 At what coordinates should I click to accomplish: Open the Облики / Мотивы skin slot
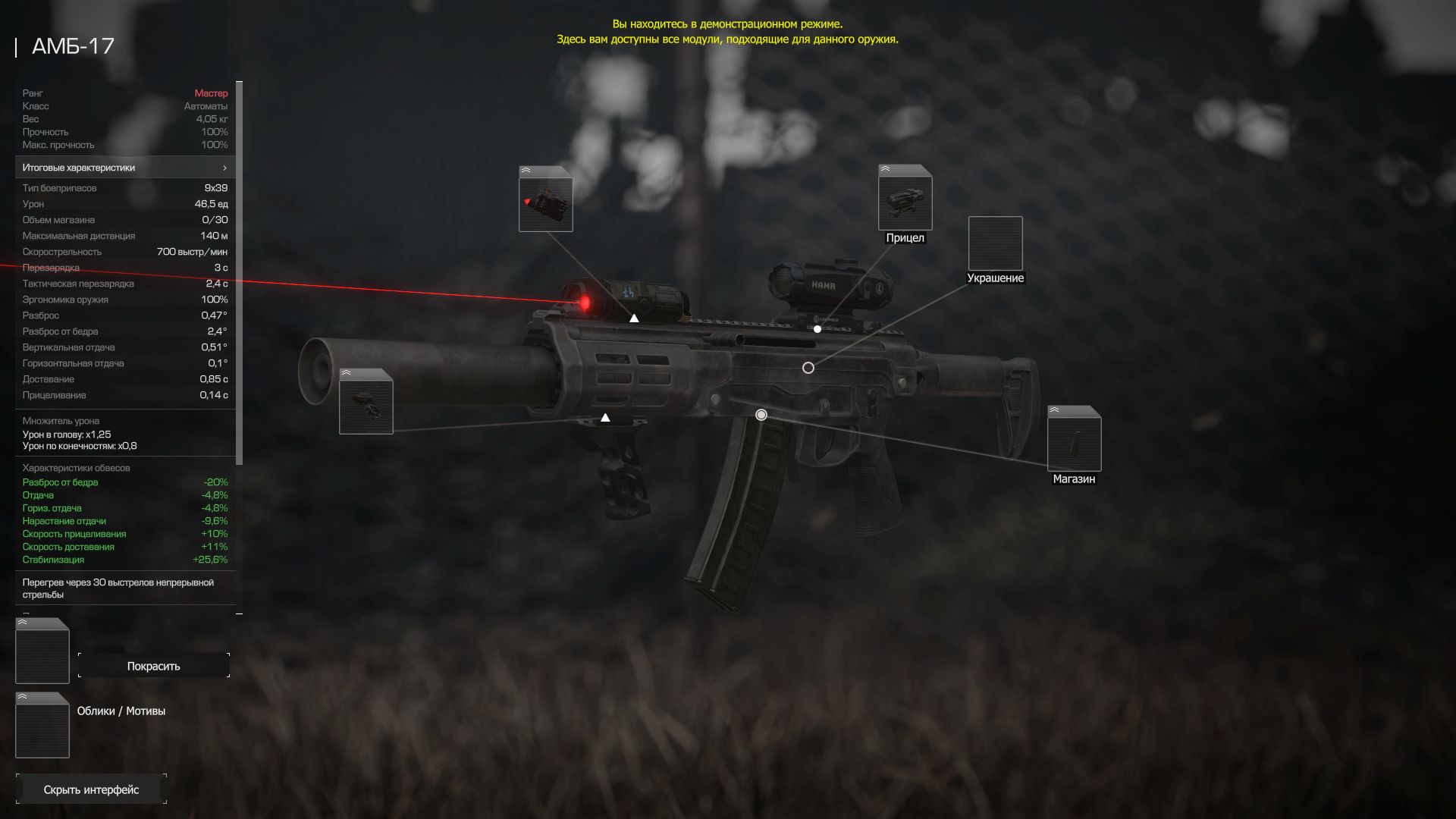tap(42, 726)
